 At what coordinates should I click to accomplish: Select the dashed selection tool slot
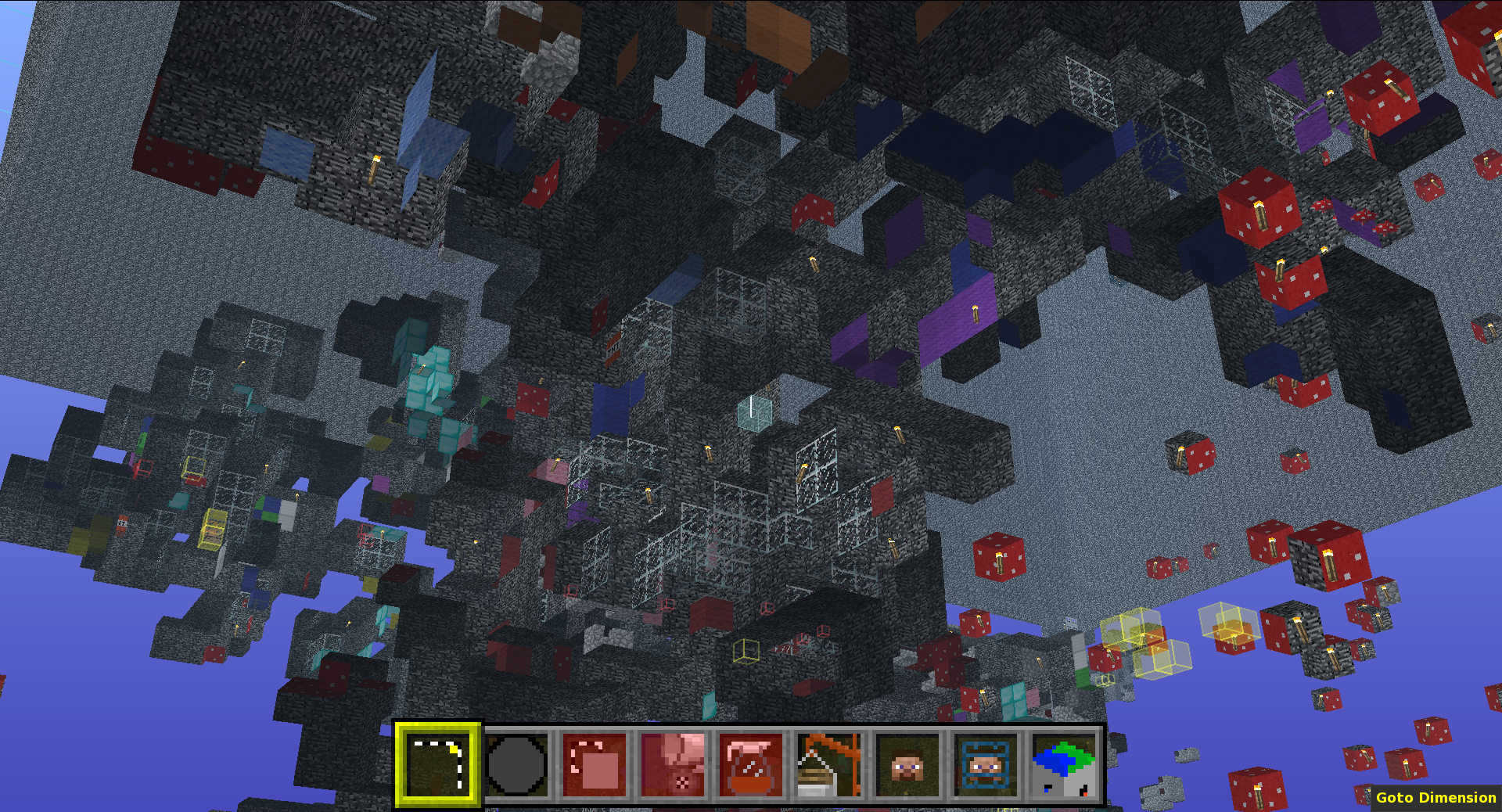(x=437, y=764)
